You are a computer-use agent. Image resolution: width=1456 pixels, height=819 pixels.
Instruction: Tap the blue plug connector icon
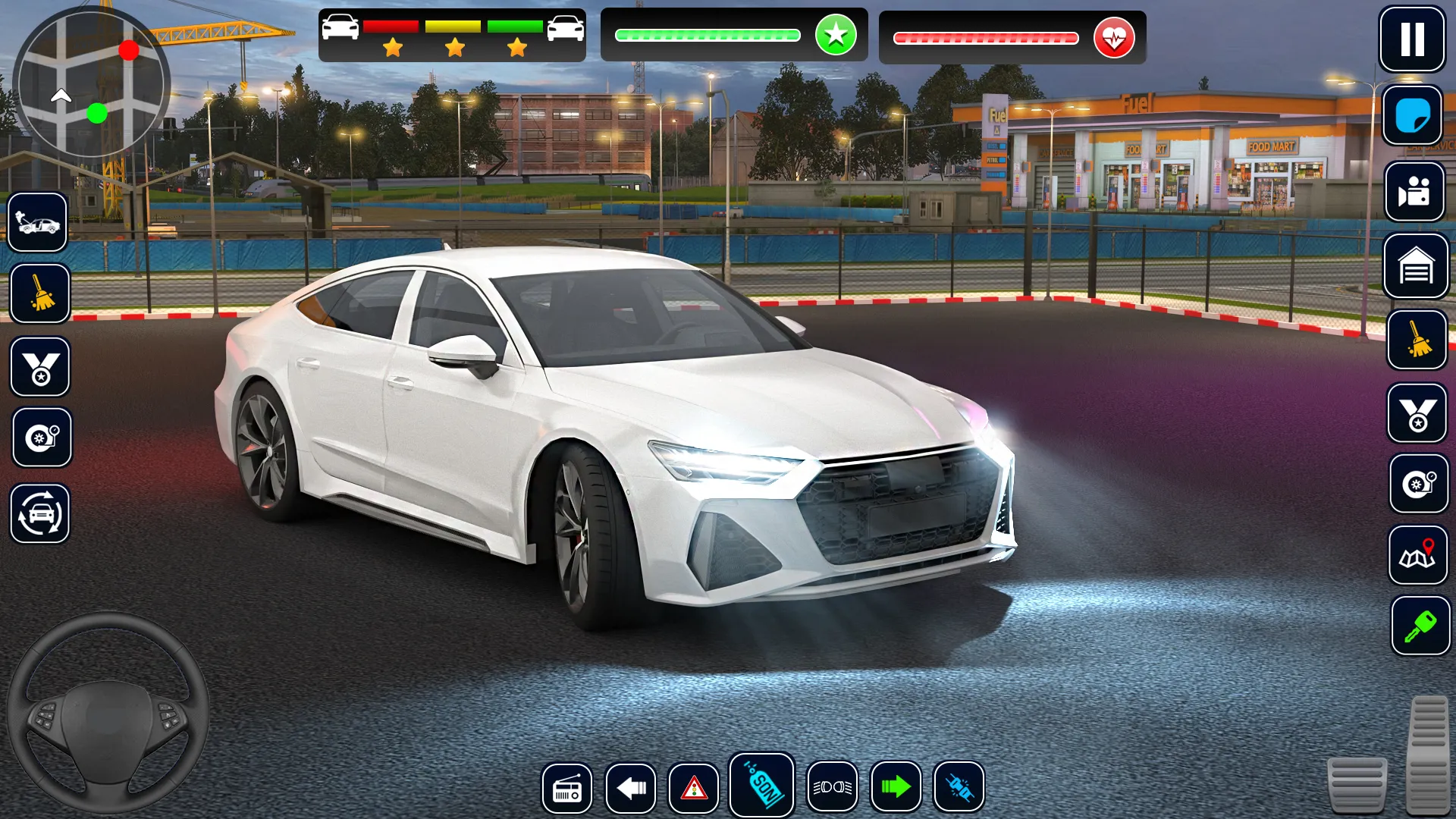[959, 787]
